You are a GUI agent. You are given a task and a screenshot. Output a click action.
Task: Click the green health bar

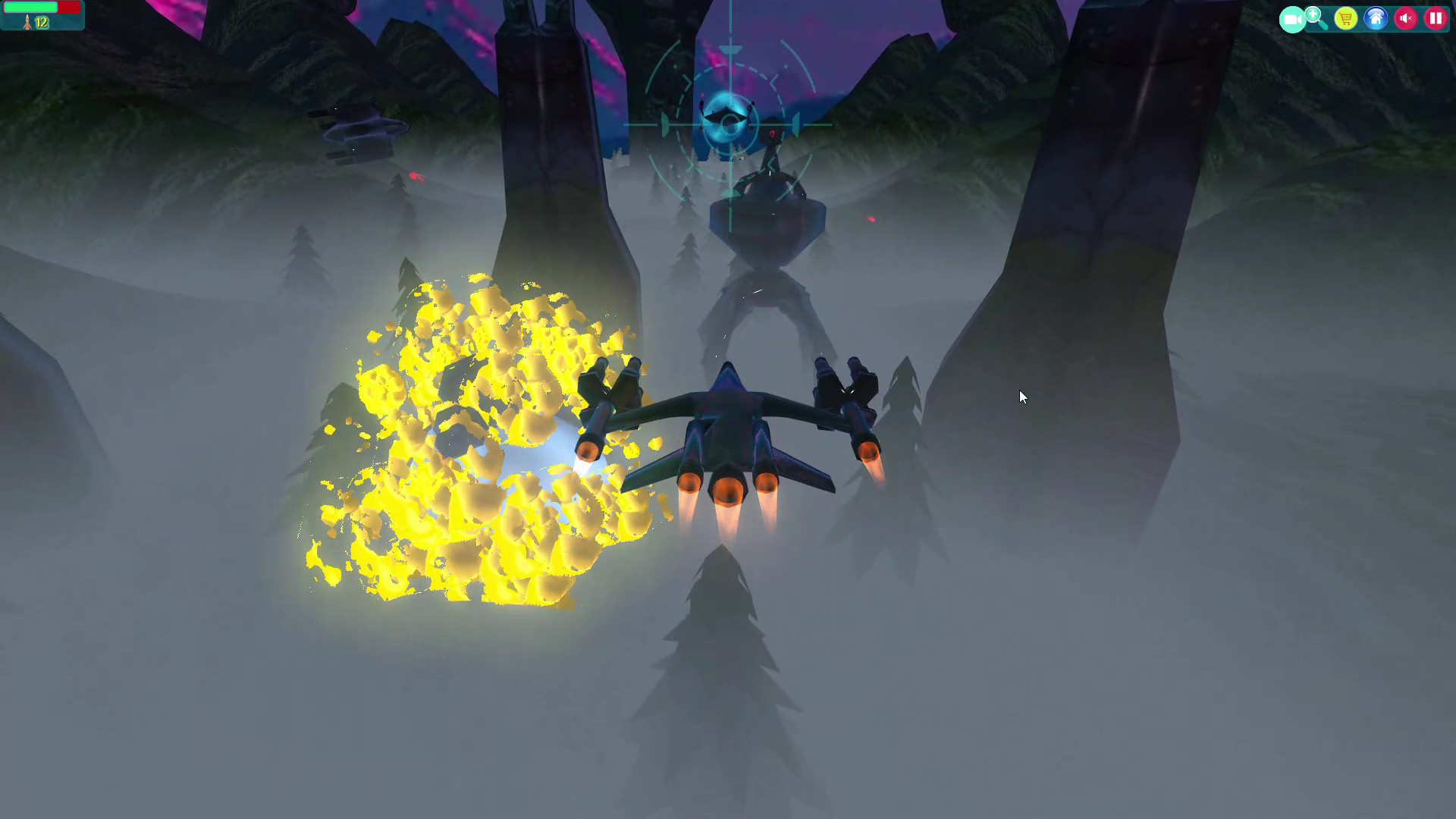pyautogui.click(x=30, y=7)
